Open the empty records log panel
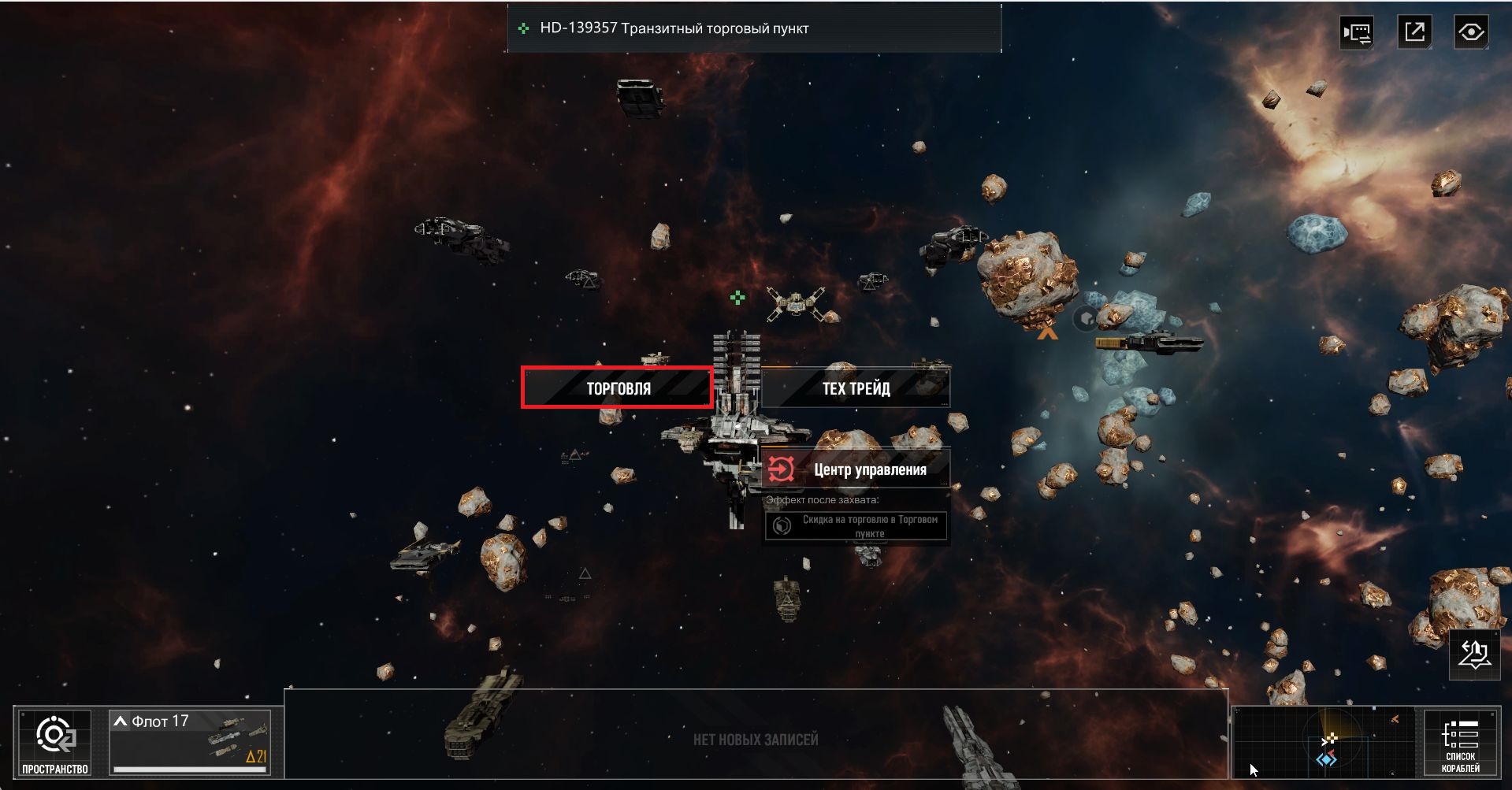The width and height of the screenshot is (1512, 790). click(755, 738)
